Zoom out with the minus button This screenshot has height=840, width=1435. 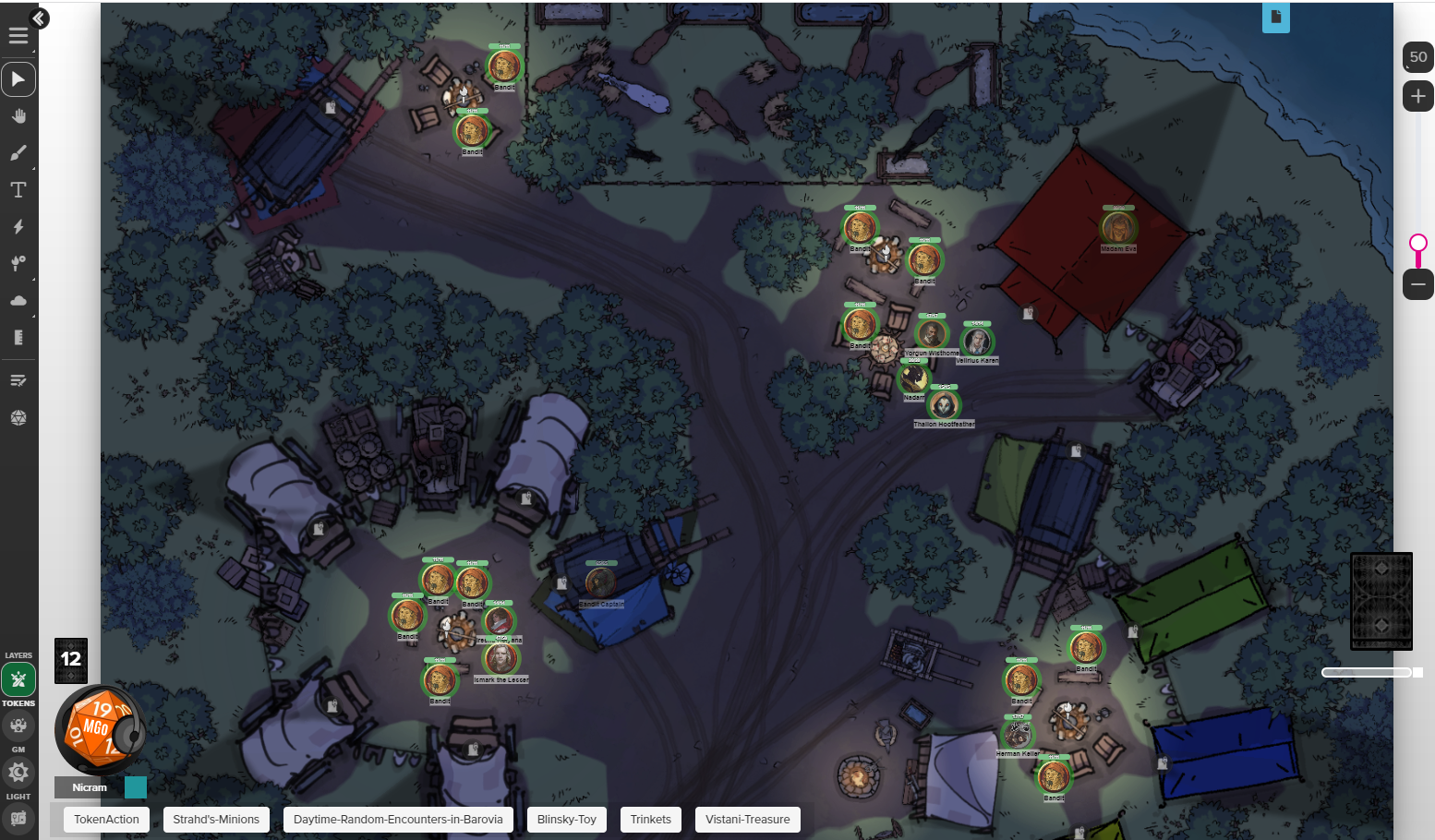coord(1418,284)
